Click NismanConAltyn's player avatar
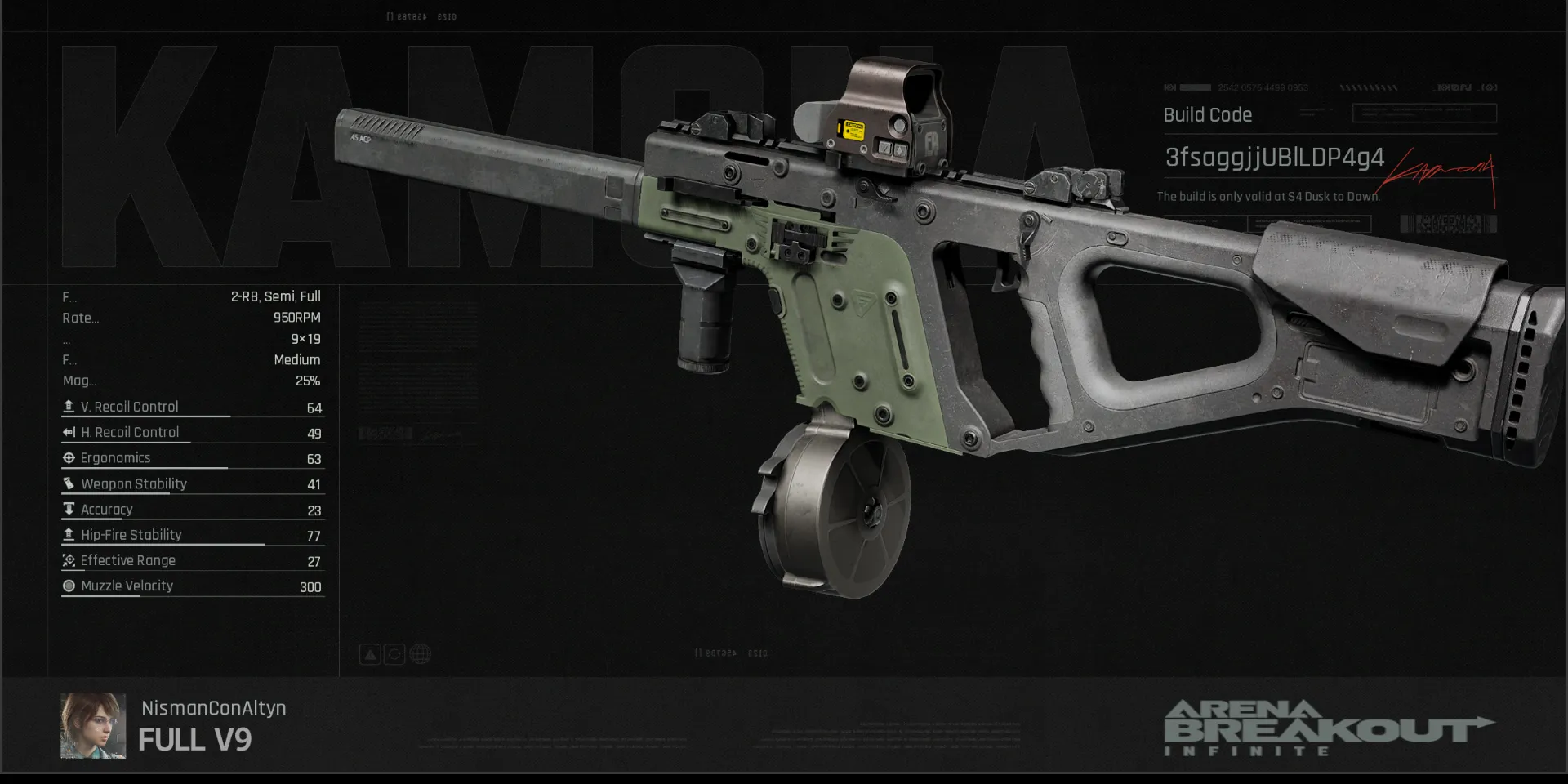This screenshot has width=1568, height=784. click(93, 726)
